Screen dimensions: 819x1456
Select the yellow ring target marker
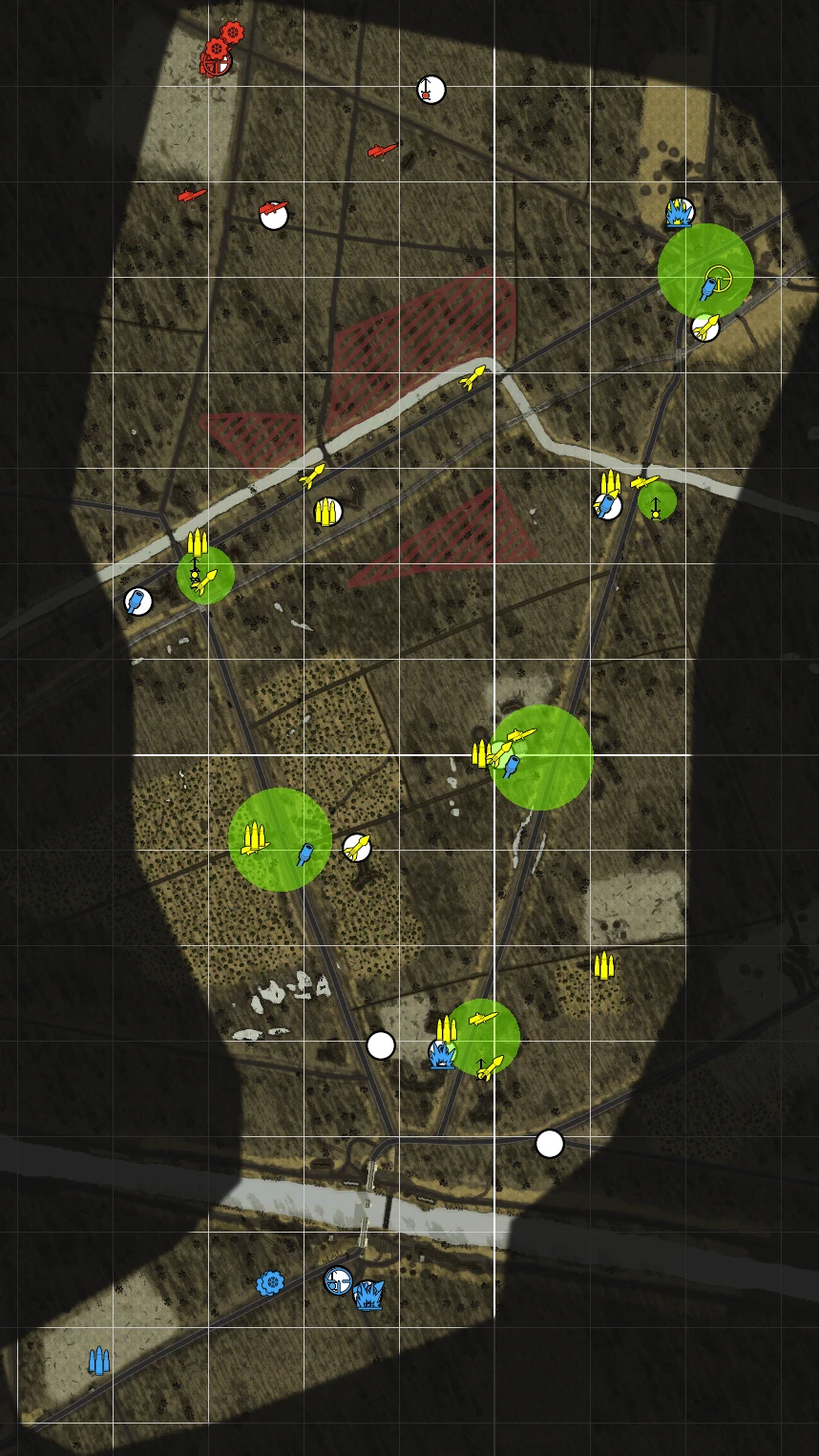pyautogui.click(x=717, y=278)
